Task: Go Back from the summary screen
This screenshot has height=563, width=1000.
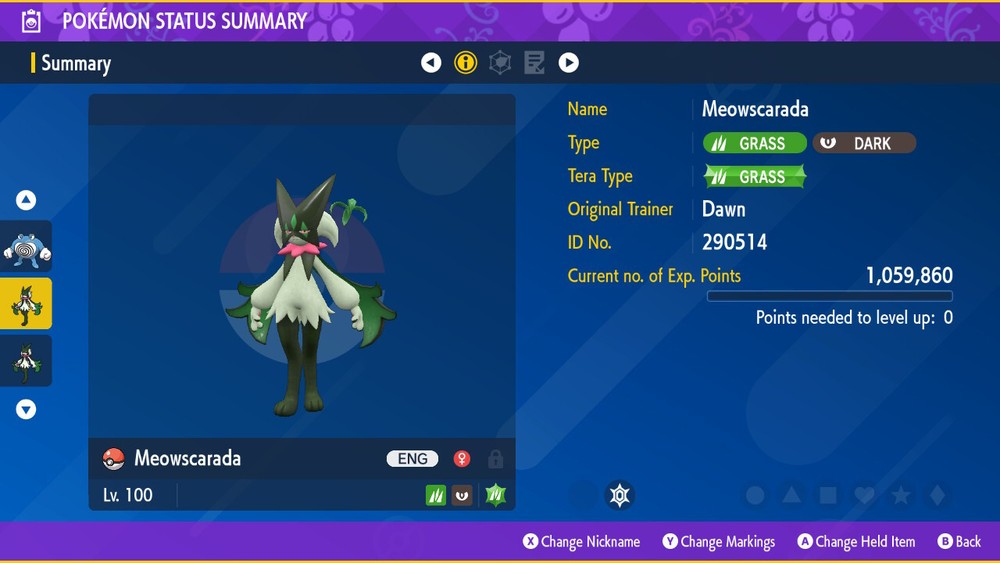Action: (959, 542)
